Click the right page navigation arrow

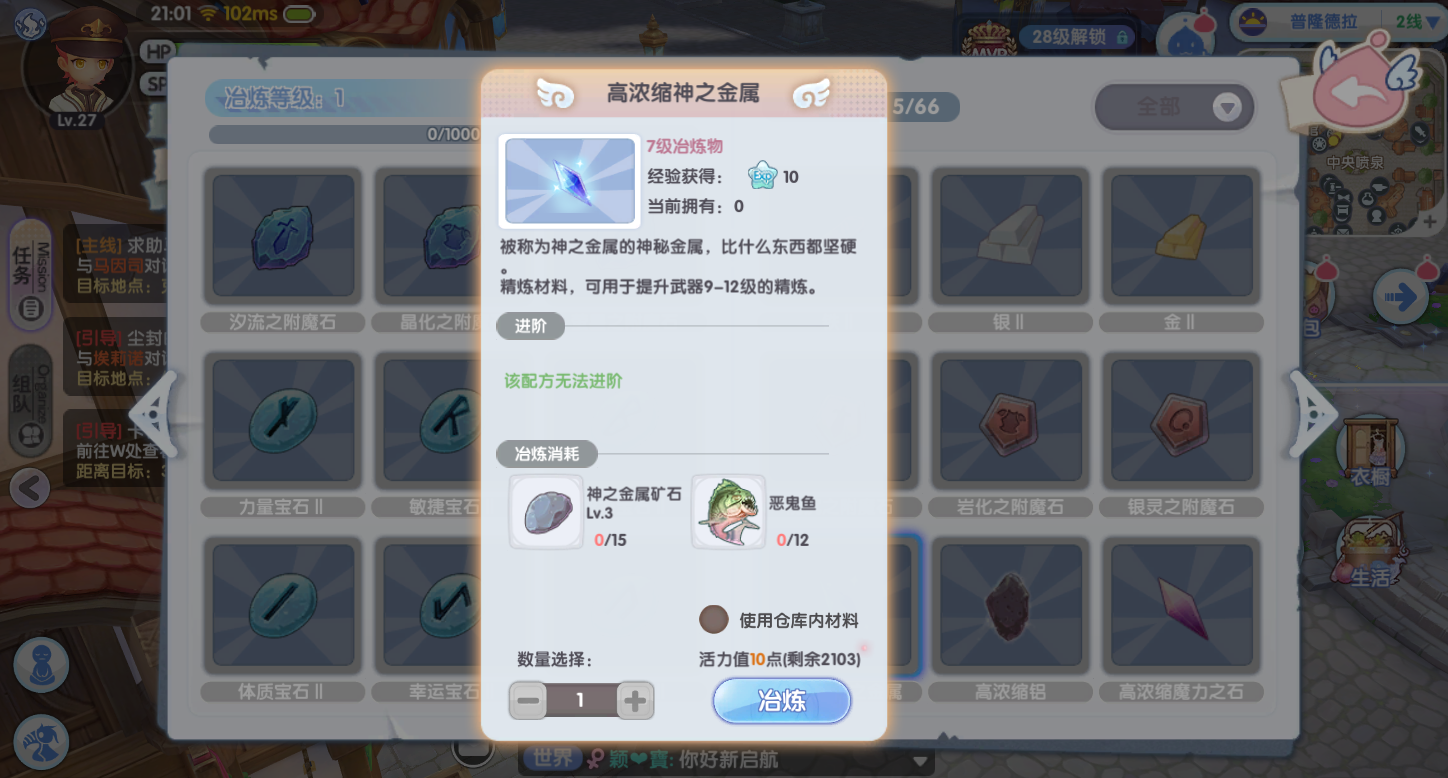[x=1312, y=414]
